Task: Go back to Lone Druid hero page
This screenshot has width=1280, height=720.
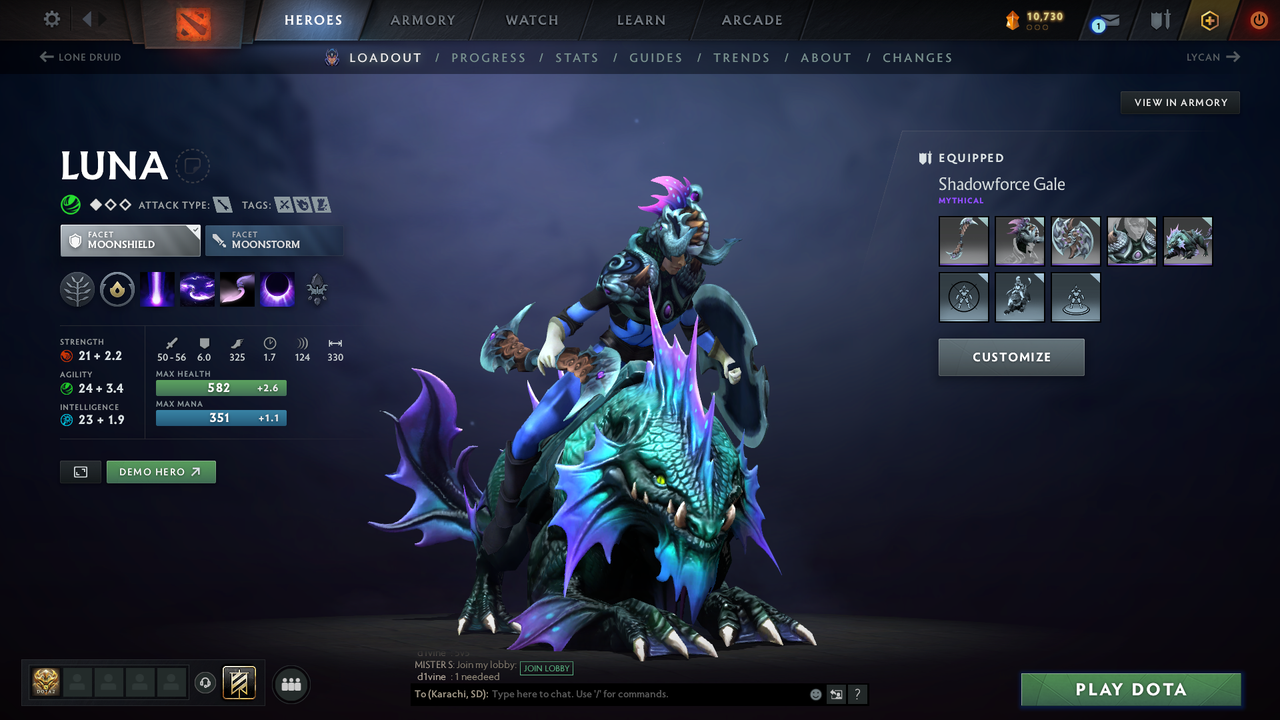Action: click(80, 57)
